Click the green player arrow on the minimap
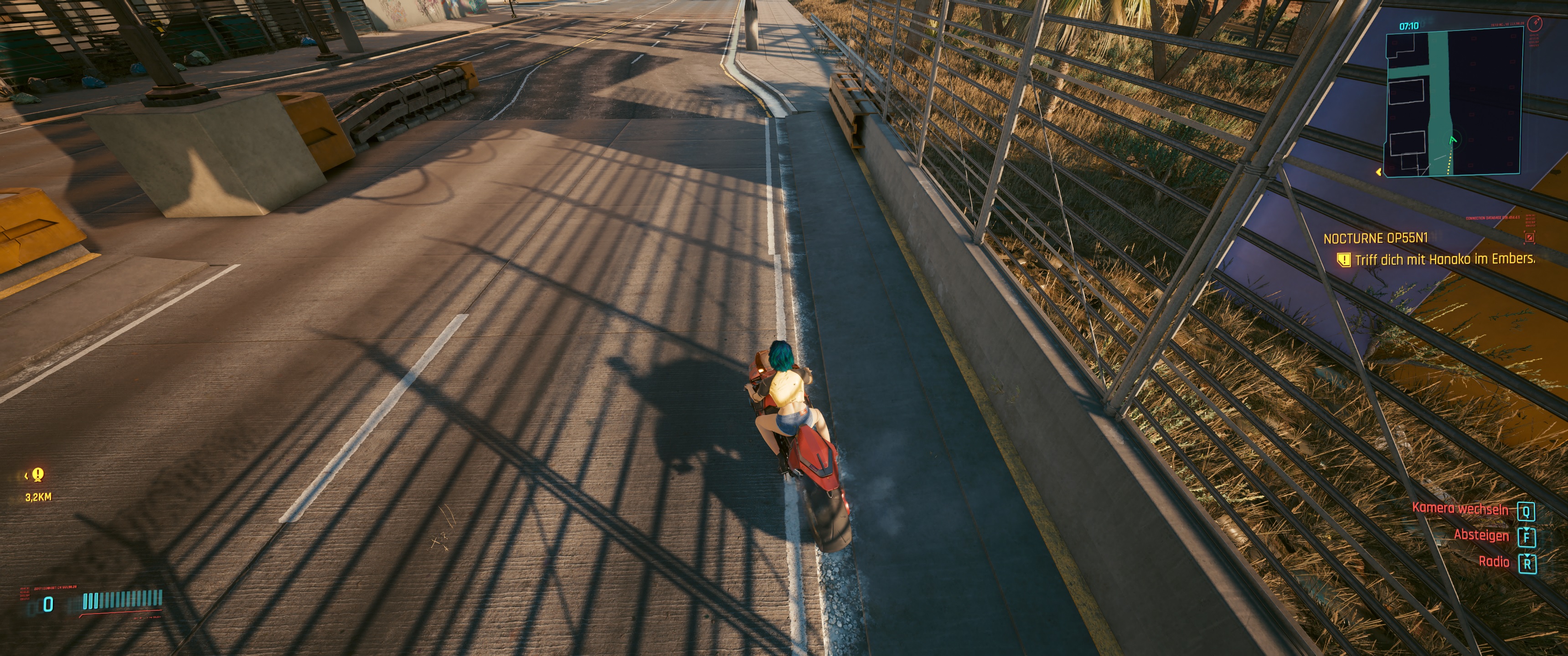1568x656 pixels. pos(1453,140)
